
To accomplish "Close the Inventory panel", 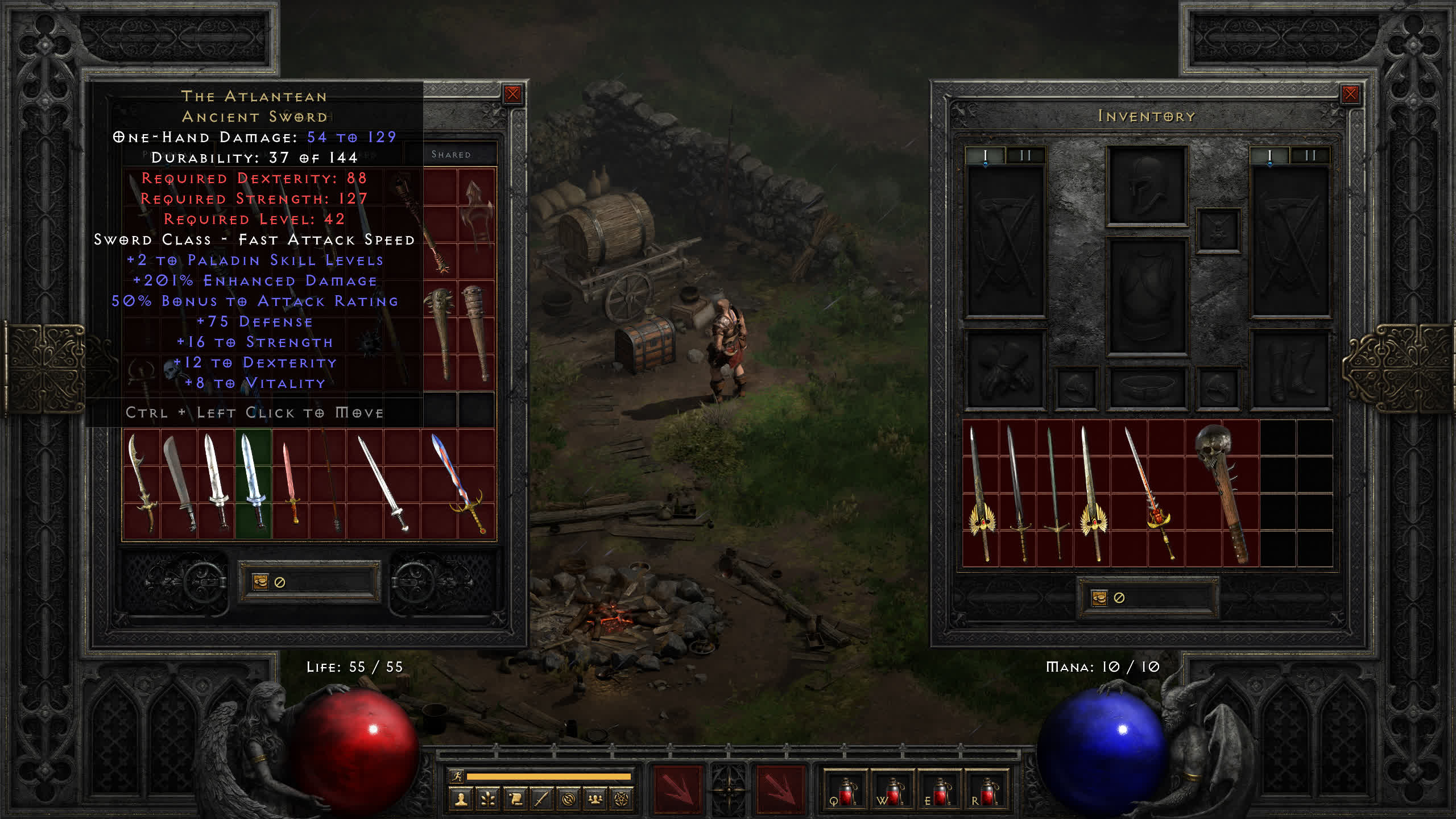I will click(x=1350, y=94).
